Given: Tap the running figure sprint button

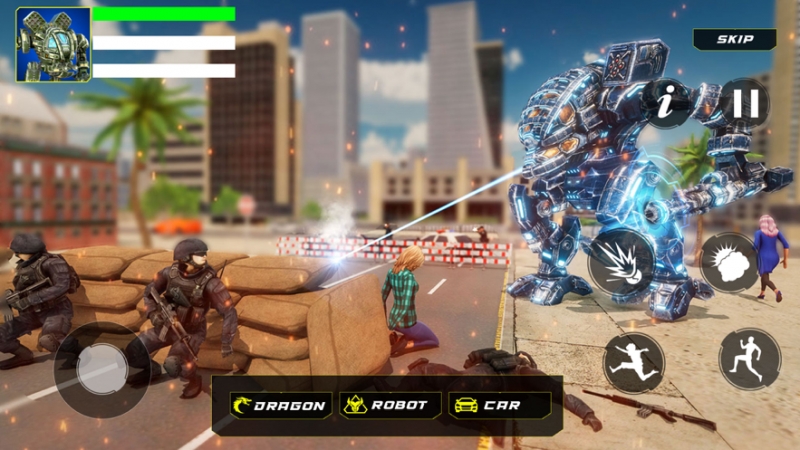Looking at the screenshot, I should [x=749, y=359].
